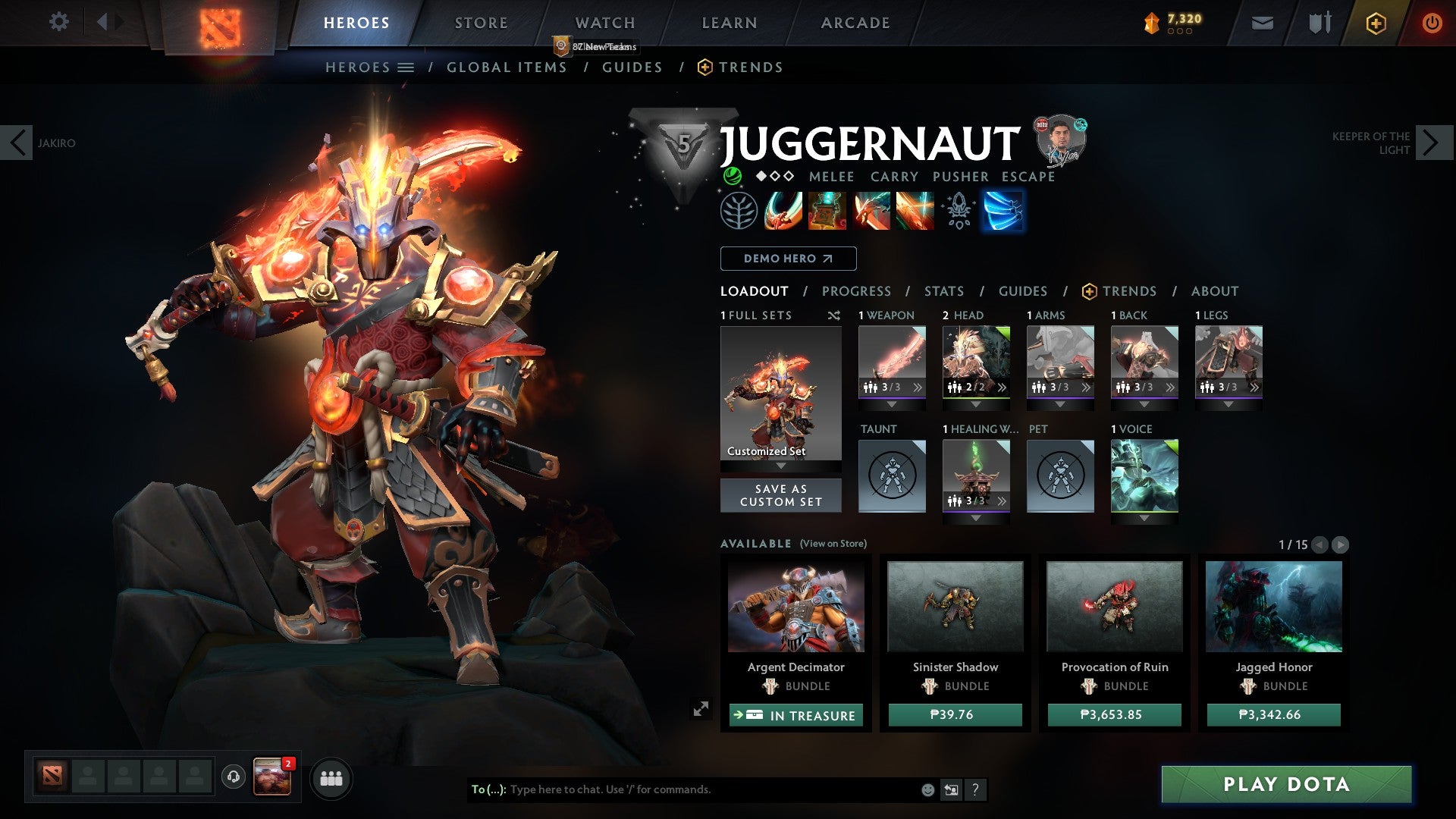1456x819 pixels.
Task: Click the red power disconnect icon
Action: pyautogui.click(x=1432, y=23)
